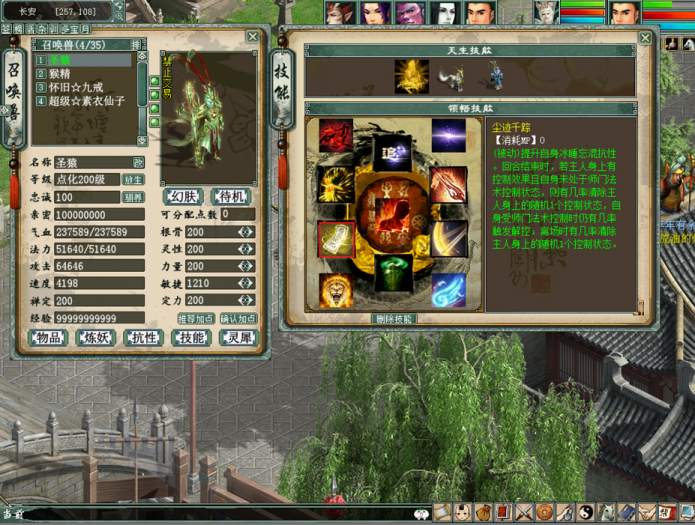
Task: Select the green cauldron skill icon
Action: pyautogui.click(x=393, y=272)
